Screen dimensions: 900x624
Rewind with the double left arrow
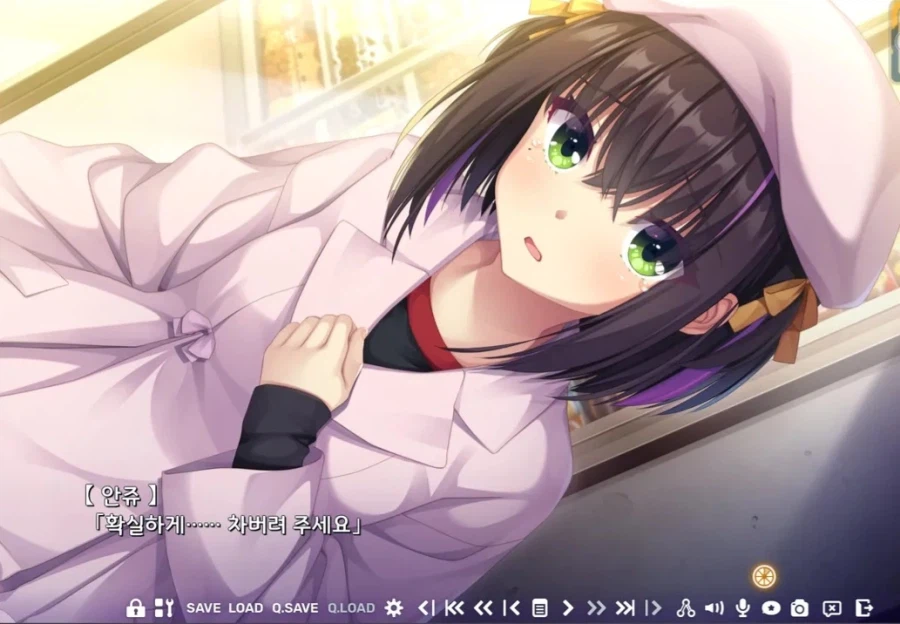click(x=483, y=608)
